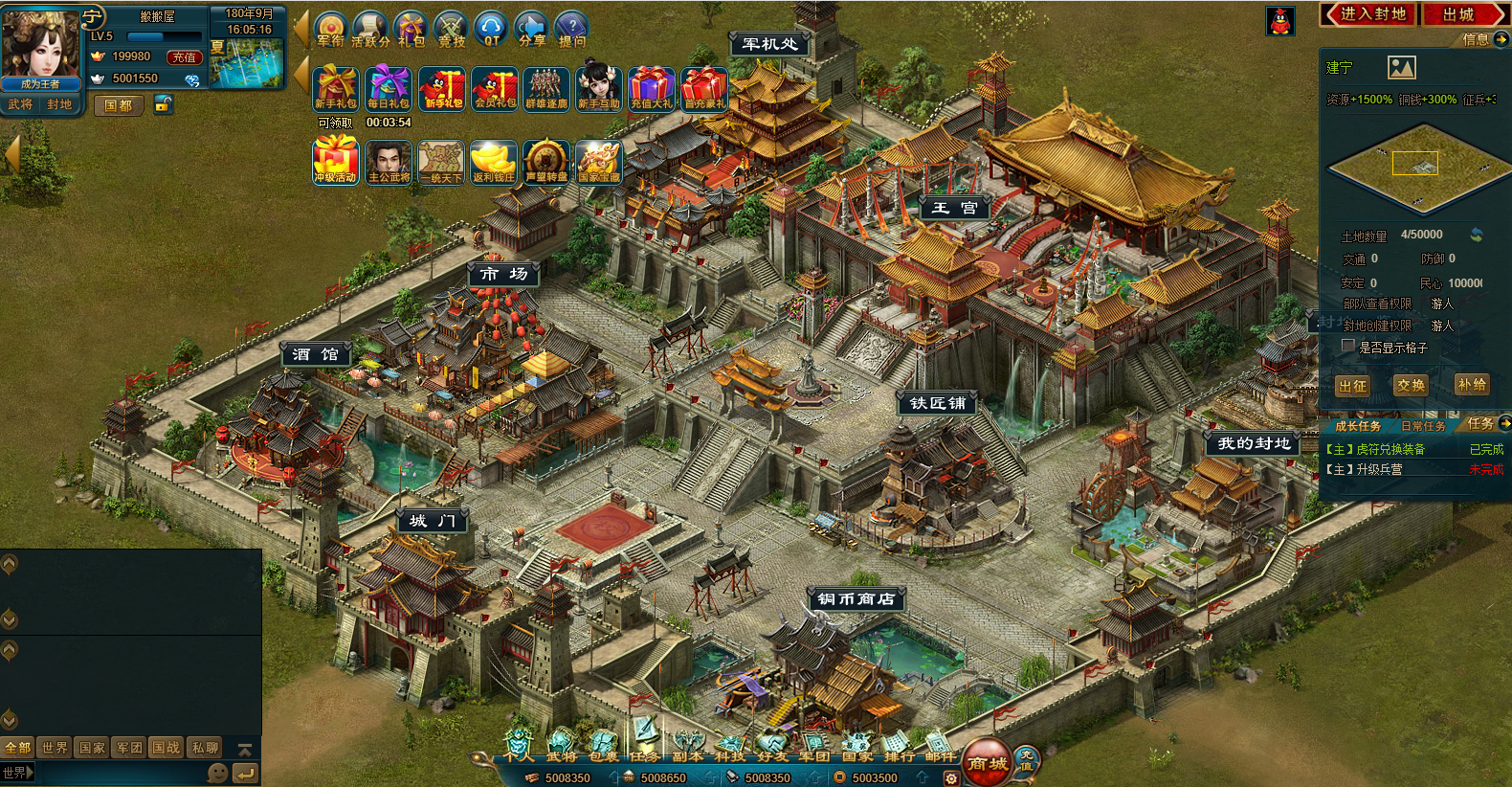Switch to the 日常任务 daily quests tab
The width and height of the screenshot is (1512, 787).
(x=1422, y=426)
